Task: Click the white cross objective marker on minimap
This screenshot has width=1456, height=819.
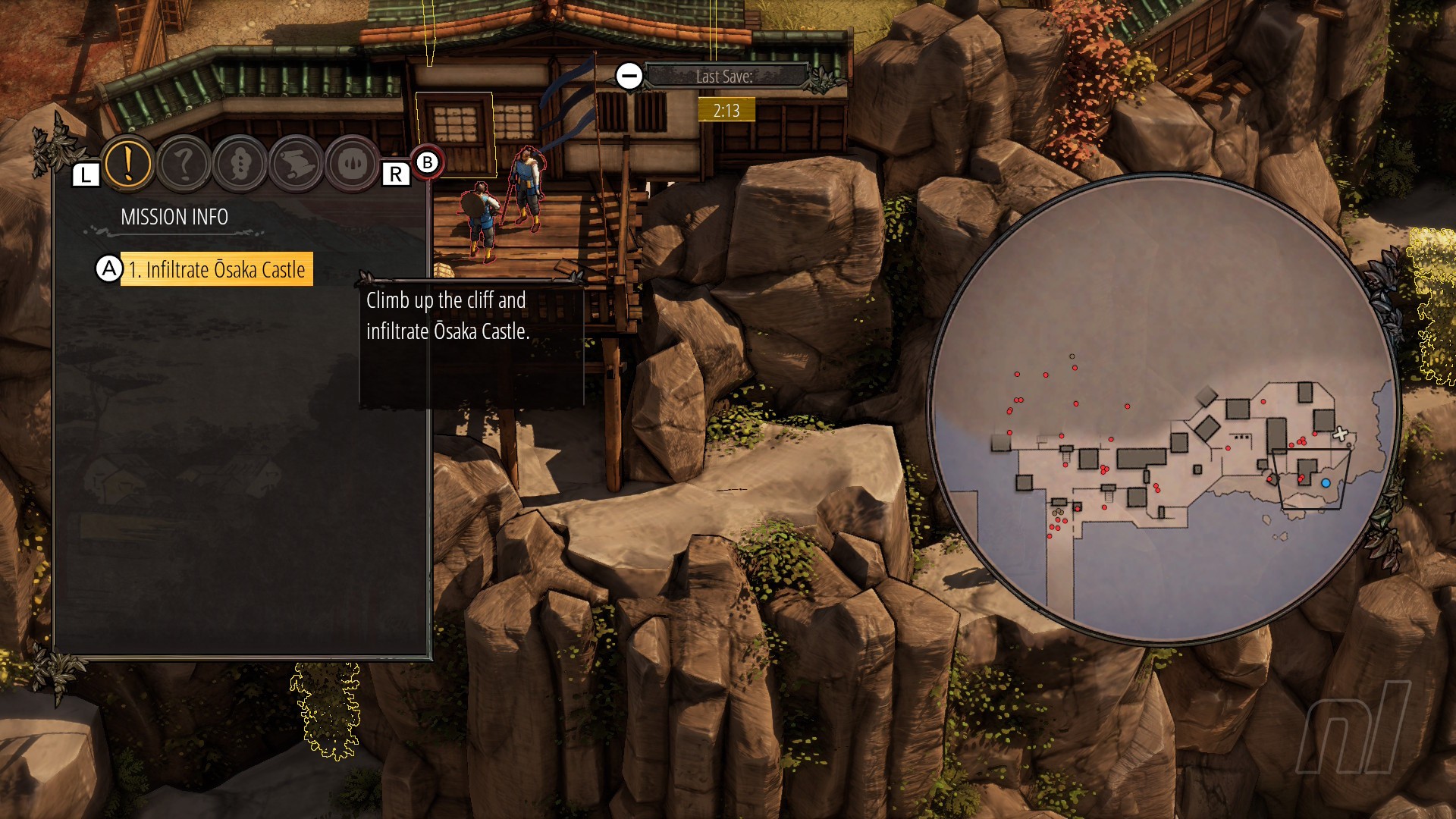Action: [x=1340, y=434]
